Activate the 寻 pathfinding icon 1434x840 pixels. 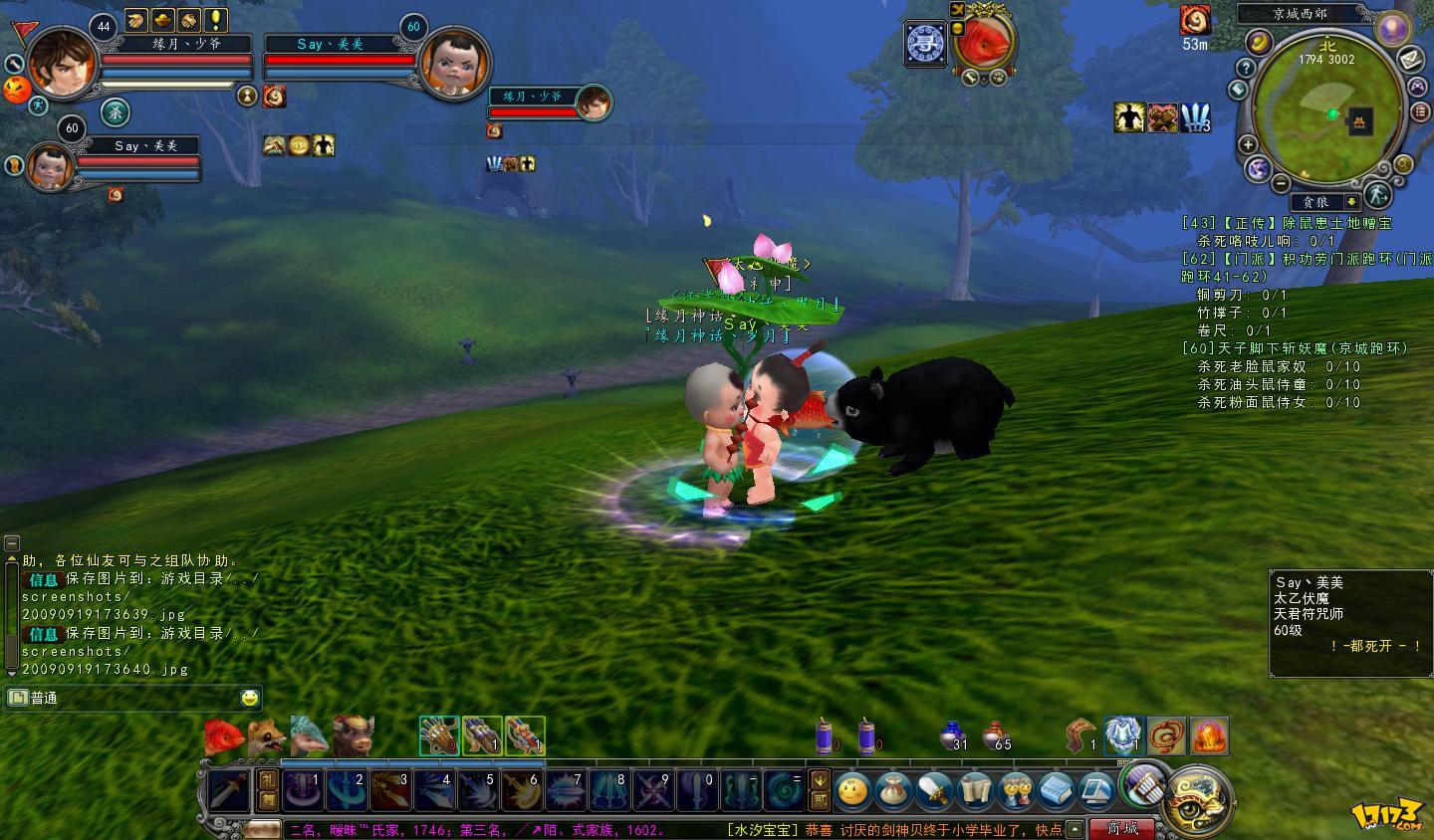925,44
